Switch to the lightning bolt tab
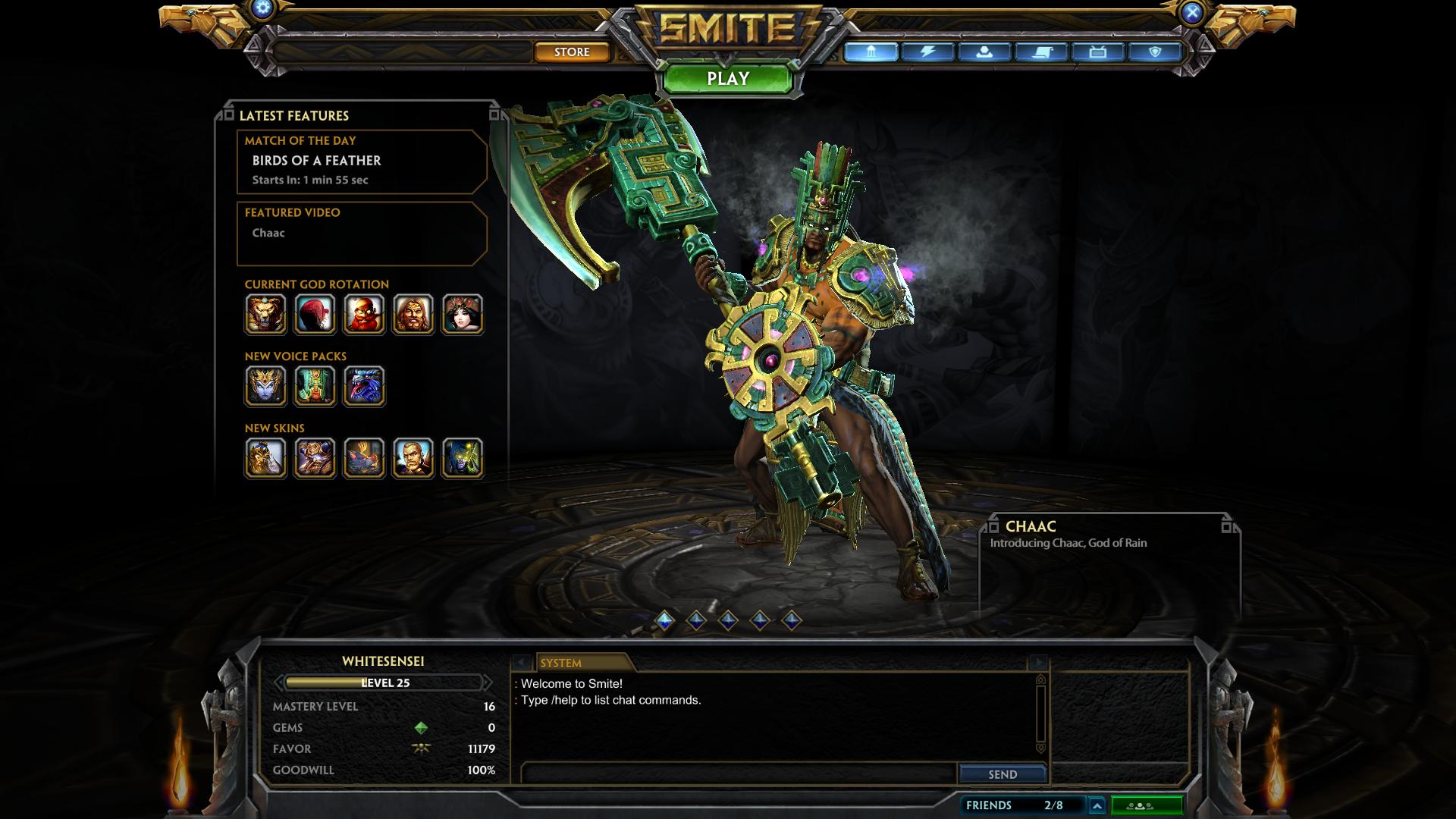1456x819 pixels. tap(927, 52)
